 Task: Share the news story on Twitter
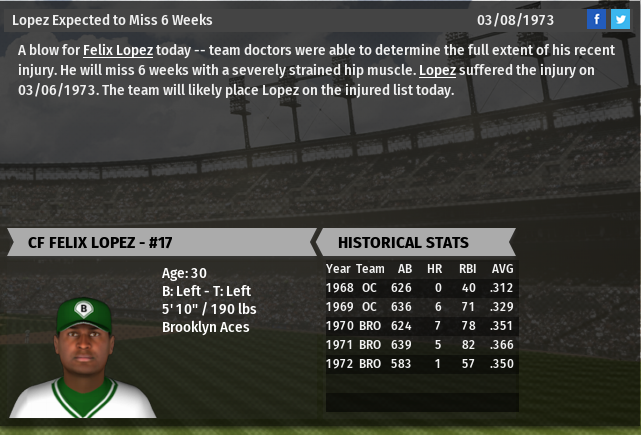click(x=620, y=20)
